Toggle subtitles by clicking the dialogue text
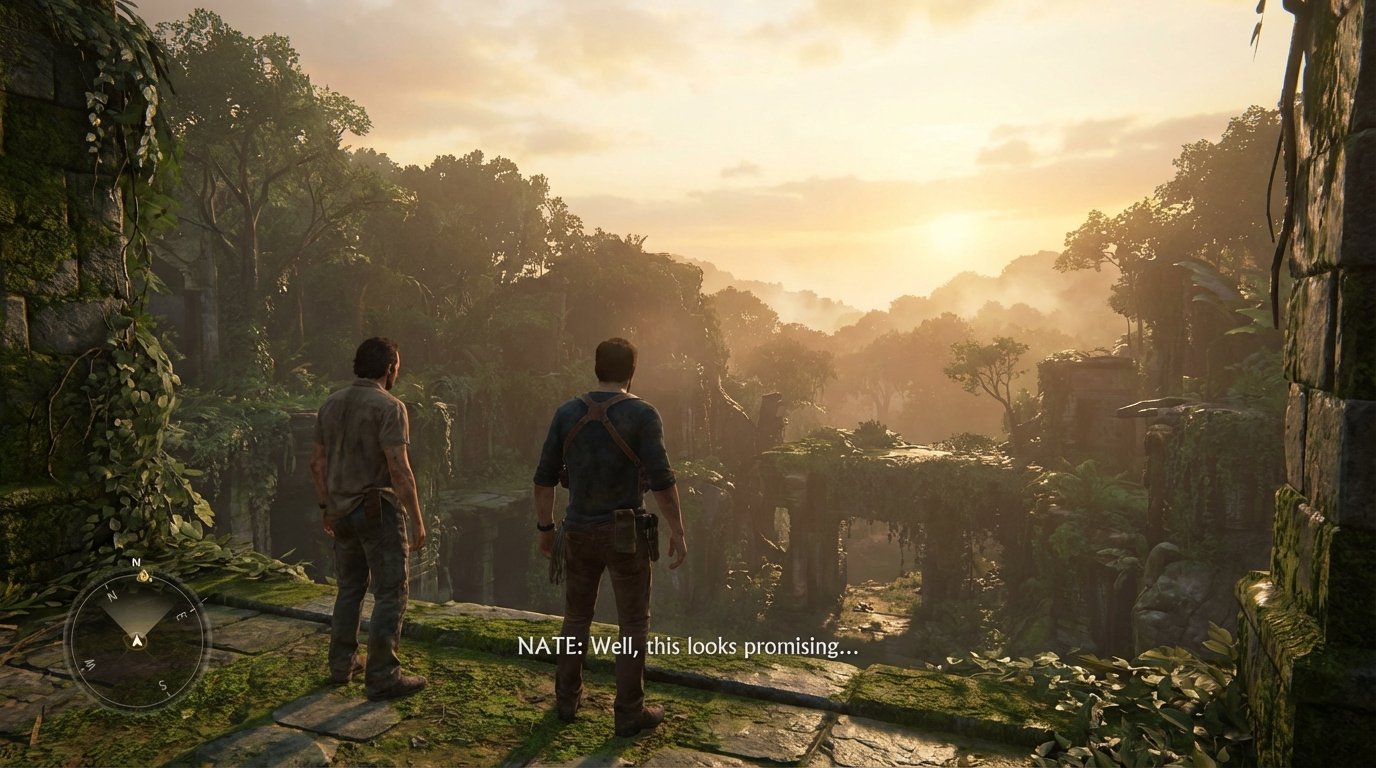The image size is (1376, 768). pyautogui.click(x=686, y=647)
